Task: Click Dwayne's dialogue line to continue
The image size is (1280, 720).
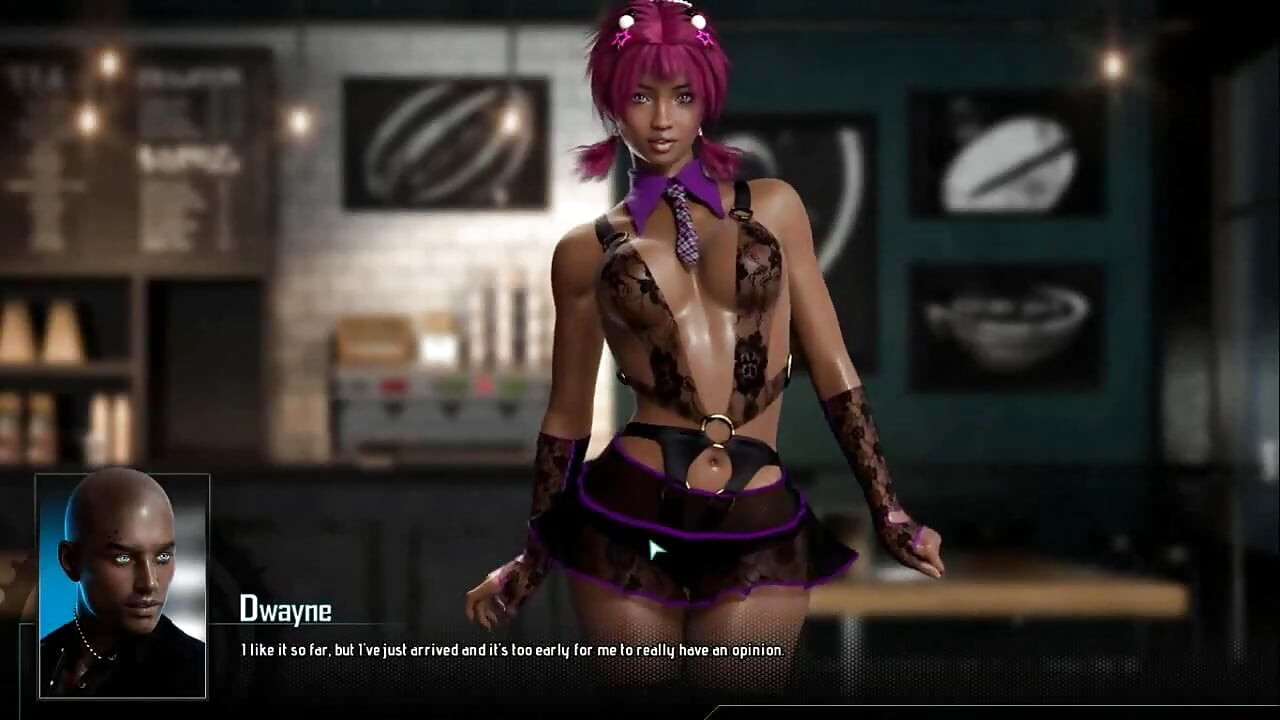Action: tap(511, 650)
